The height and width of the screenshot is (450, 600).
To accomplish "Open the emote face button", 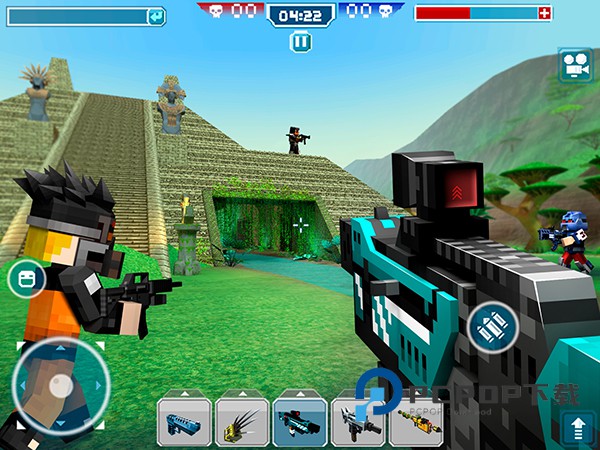I will [x=27, y=278].
